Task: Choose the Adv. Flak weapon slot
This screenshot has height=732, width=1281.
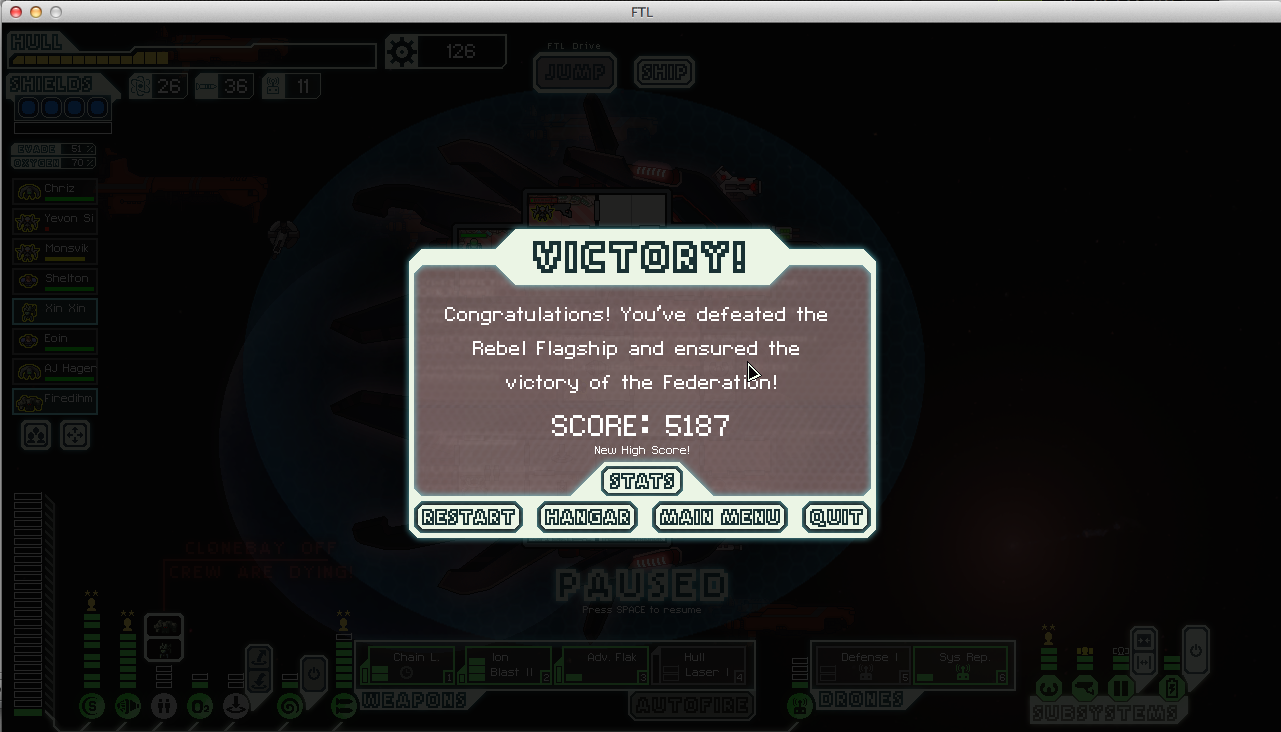Action: (603, 665)
